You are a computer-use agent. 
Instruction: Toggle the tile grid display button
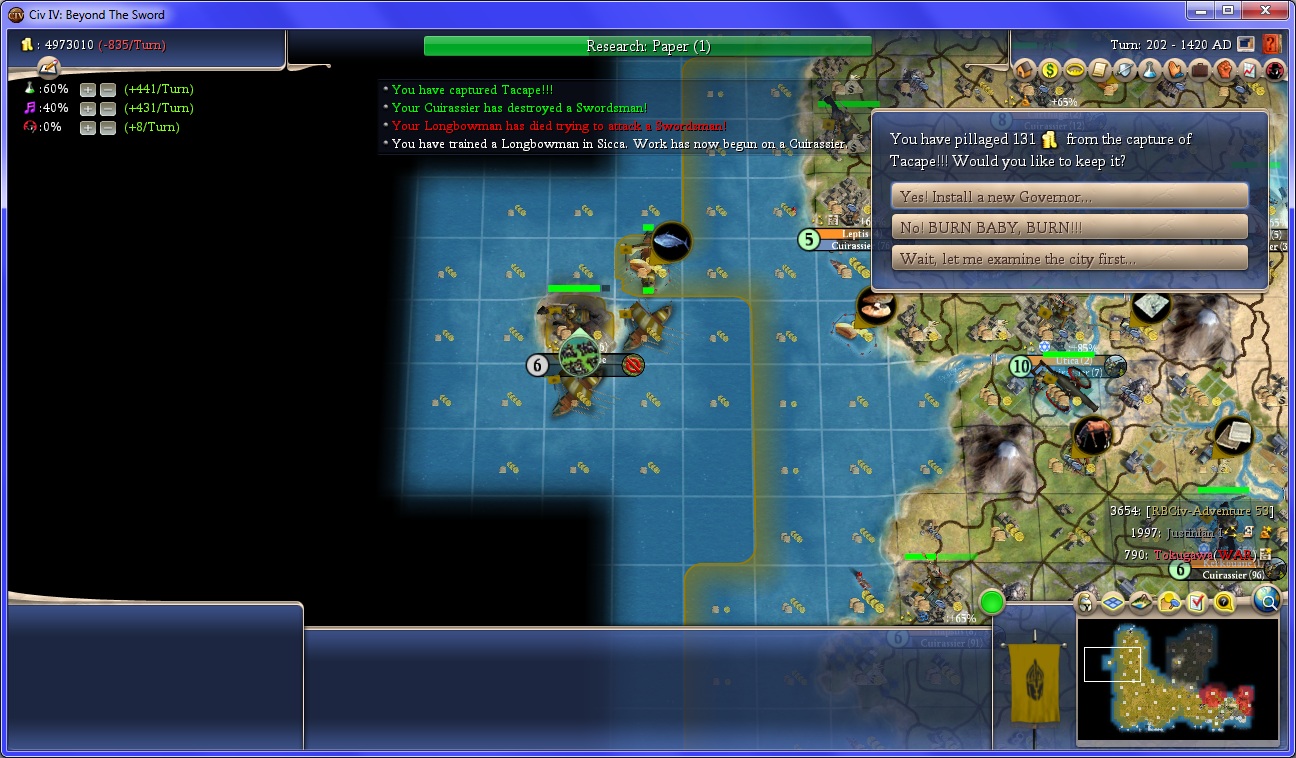(x=1113, y=602)
